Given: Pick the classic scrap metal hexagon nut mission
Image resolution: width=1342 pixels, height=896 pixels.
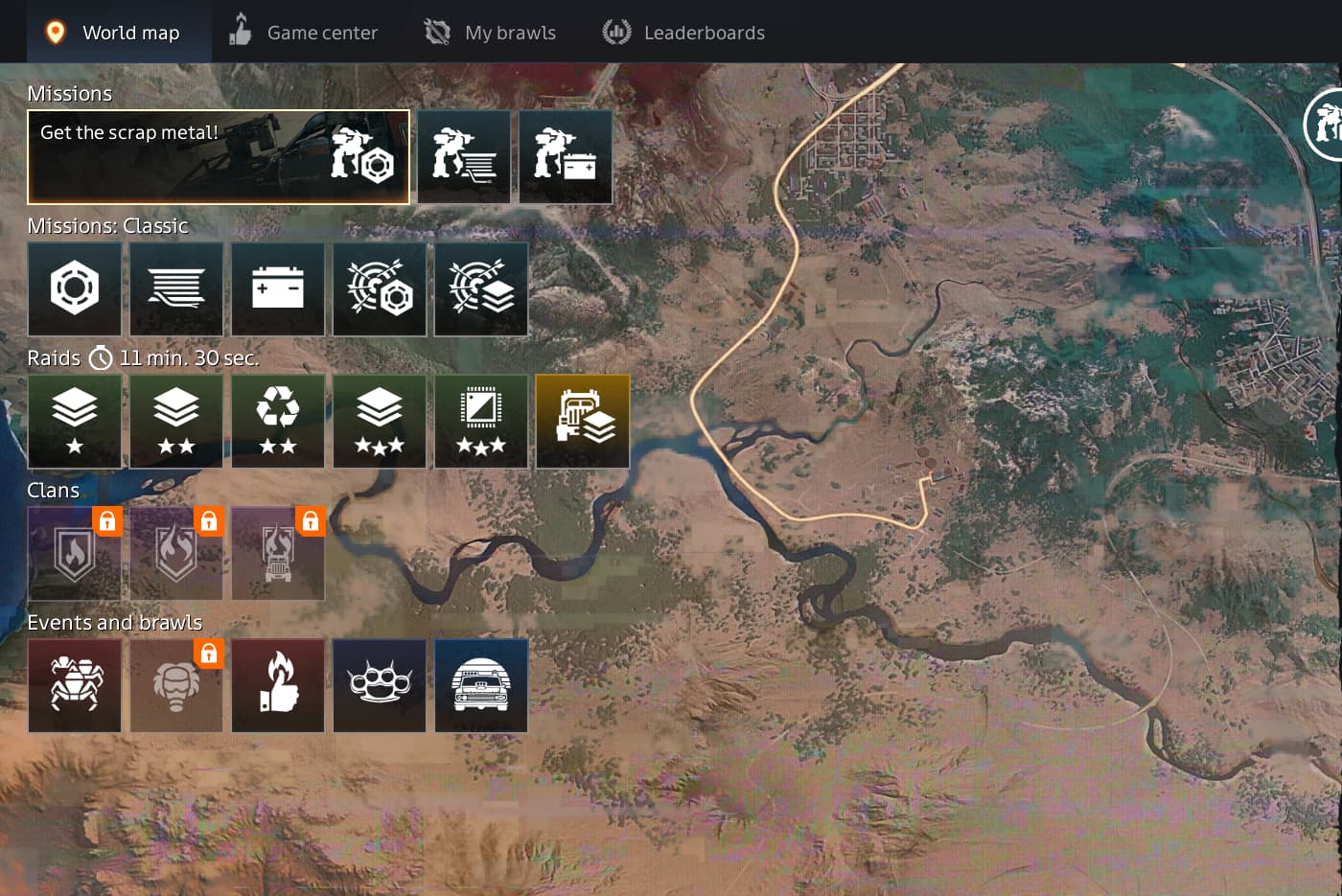Looking at the screenshot, I should coord(75,288).
